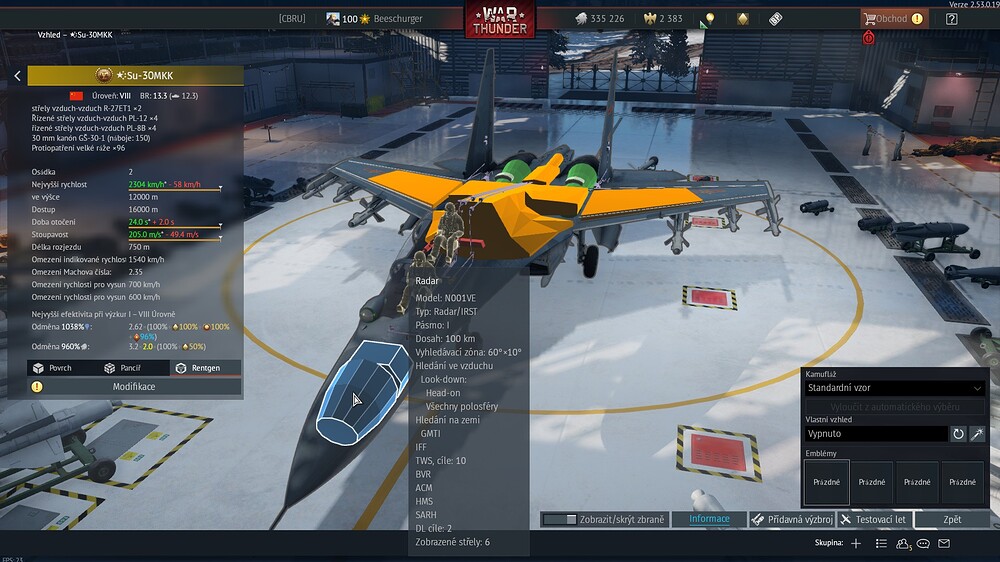Expand the Kamufláž Standardní vzor dropdown

[896, 388]
